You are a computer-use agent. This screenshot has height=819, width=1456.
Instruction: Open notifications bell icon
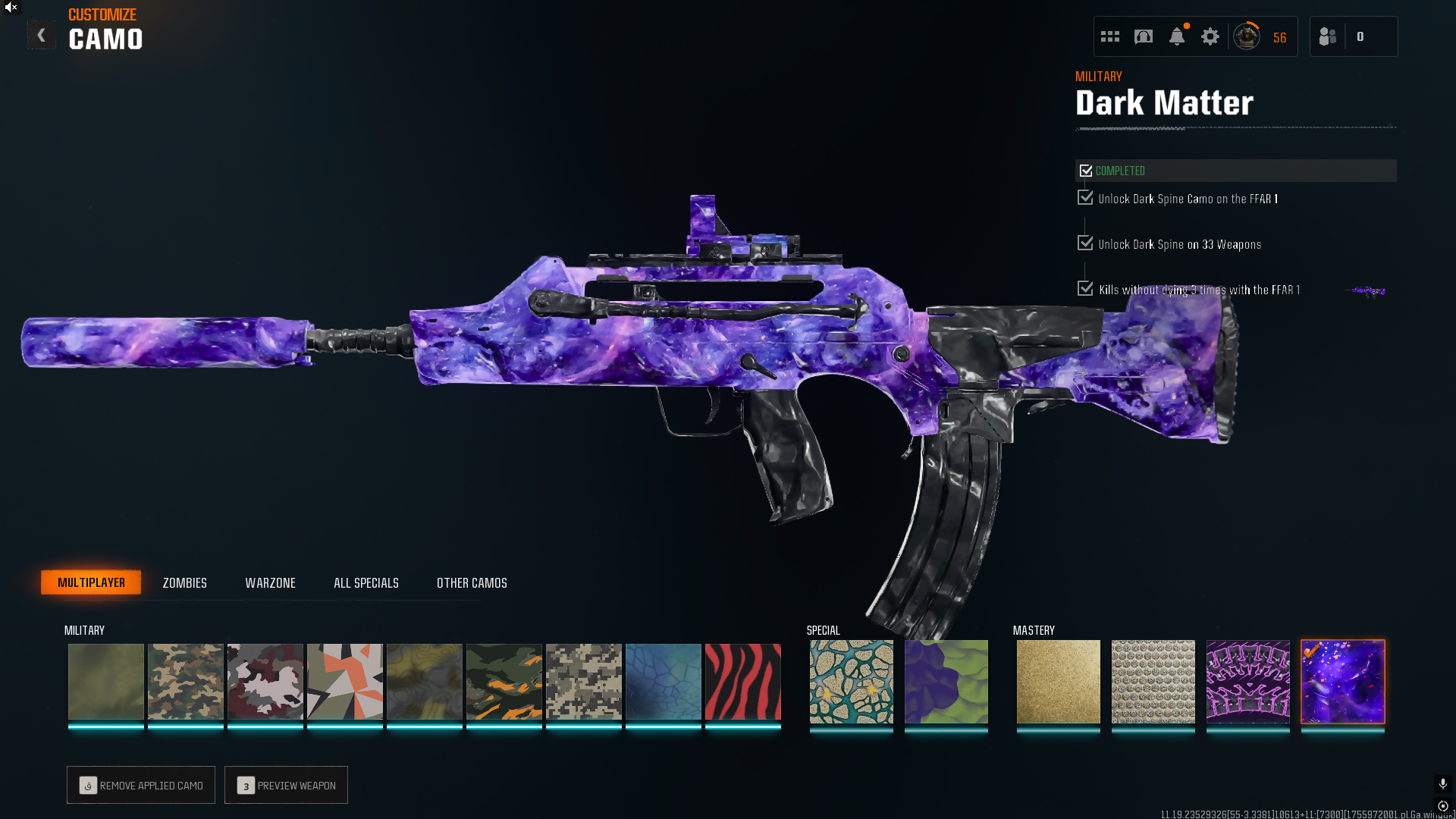pyautogui.click(x=1176, y=36)
